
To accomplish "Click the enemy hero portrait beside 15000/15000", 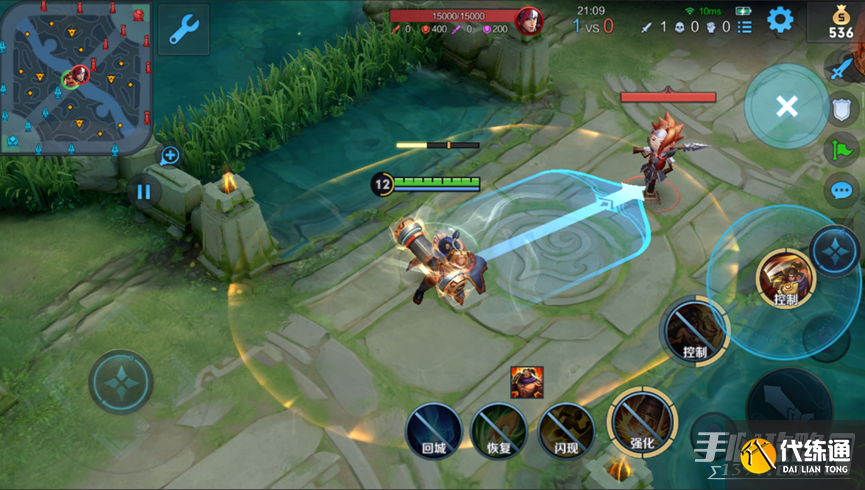I will 528,20.
